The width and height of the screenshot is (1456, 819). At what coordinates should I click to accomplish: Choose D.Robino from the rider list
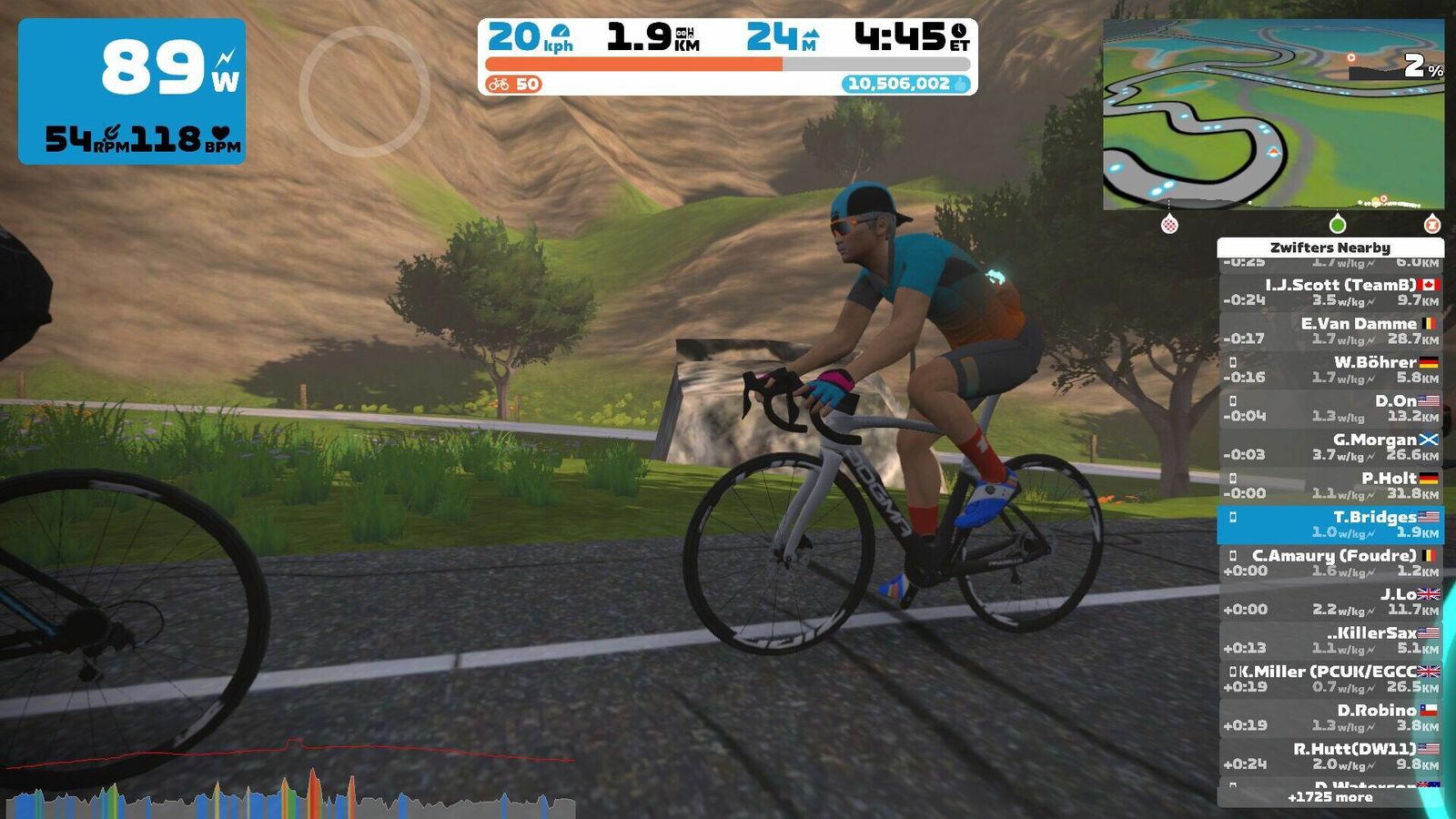coord(1330,718)
